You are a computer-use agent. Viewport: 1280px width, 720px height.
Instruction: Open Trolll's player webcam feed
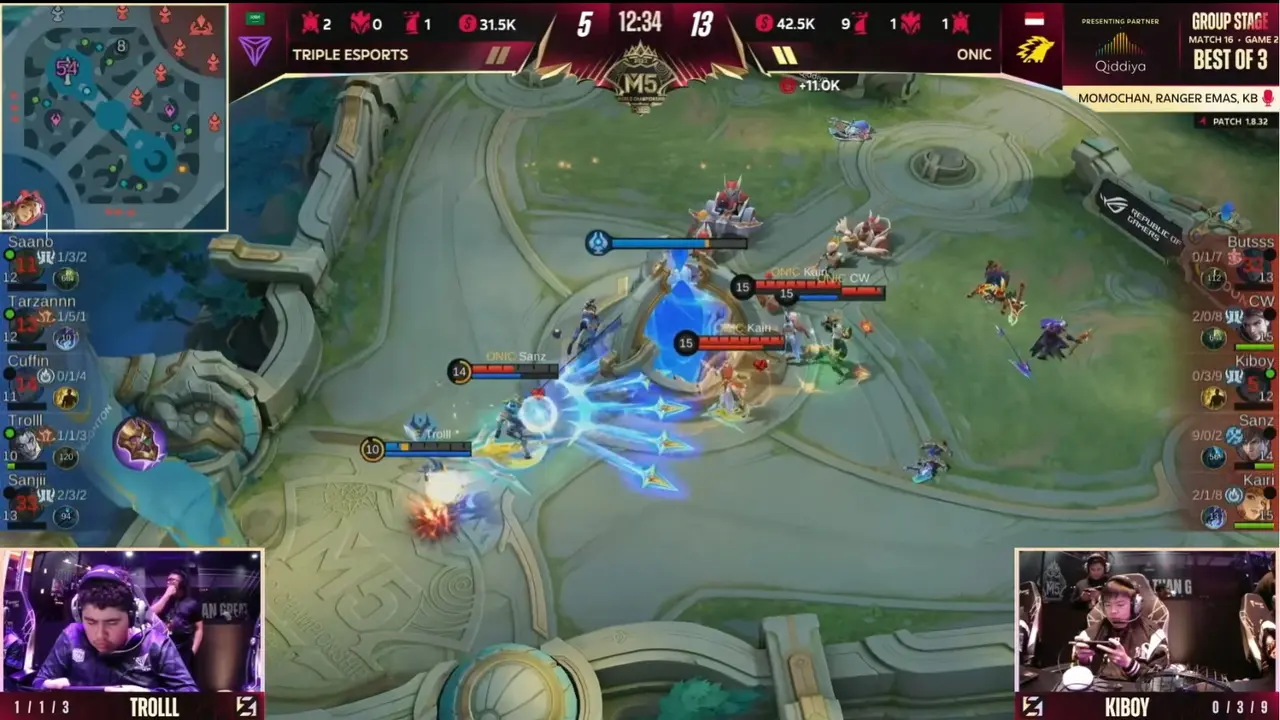click(x=131, y=620)
